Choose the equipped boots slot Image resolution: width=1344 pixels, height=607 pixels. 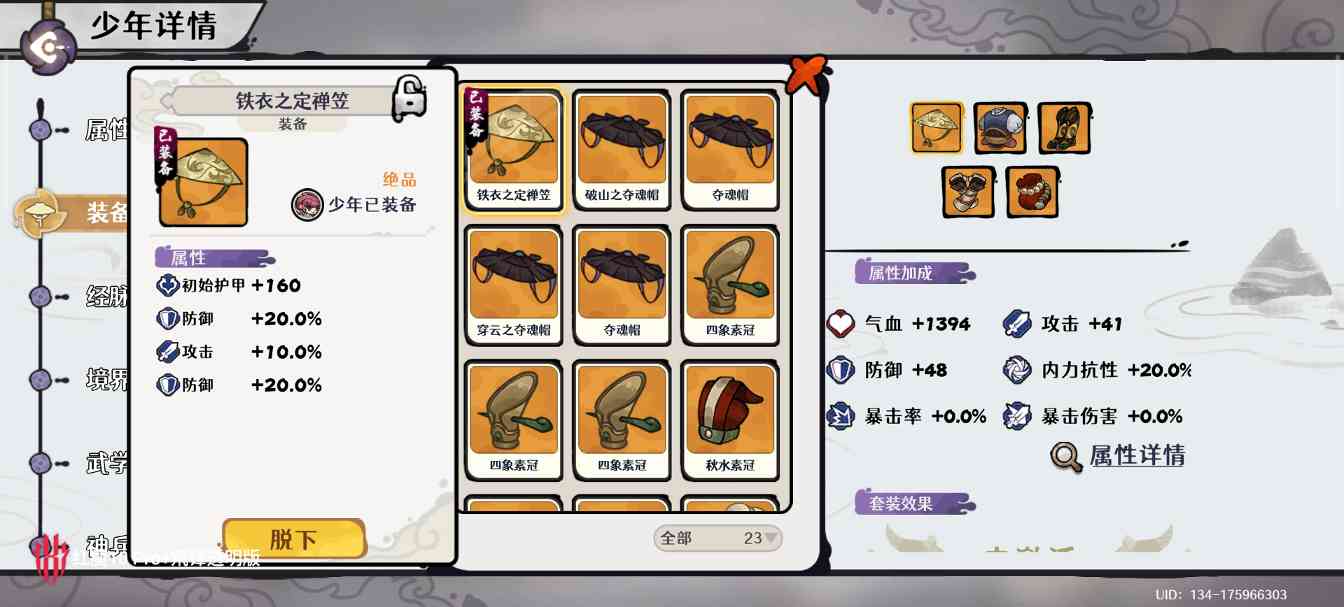[1064, 129]
